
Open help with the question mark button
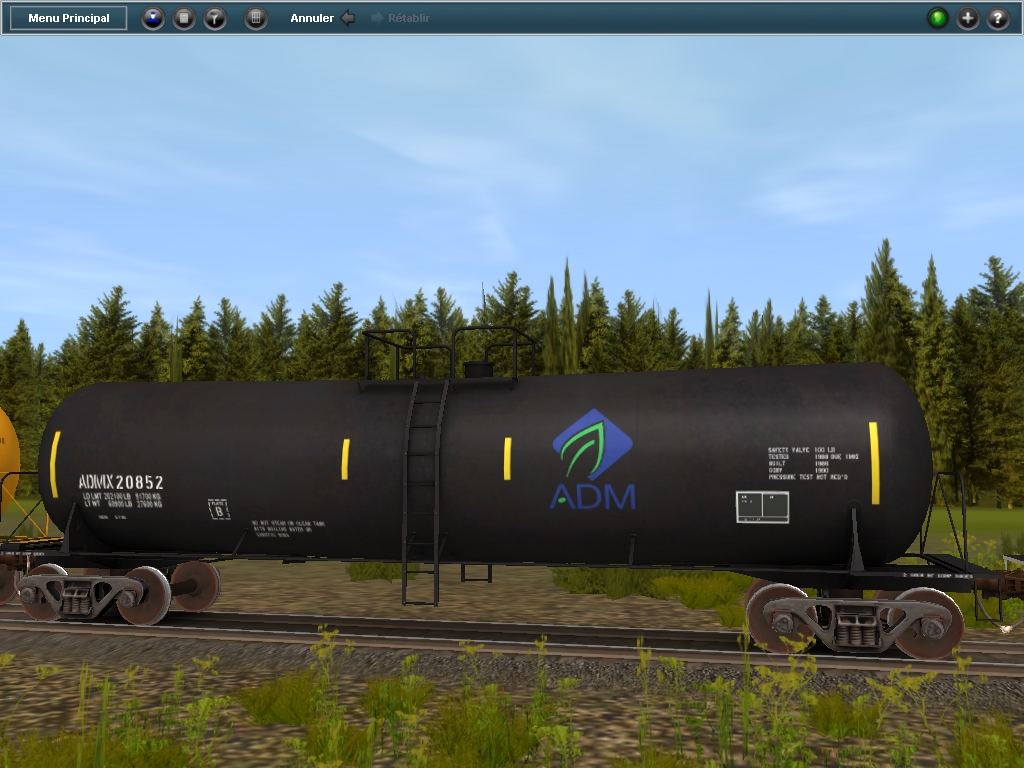[x=998, y=18]
